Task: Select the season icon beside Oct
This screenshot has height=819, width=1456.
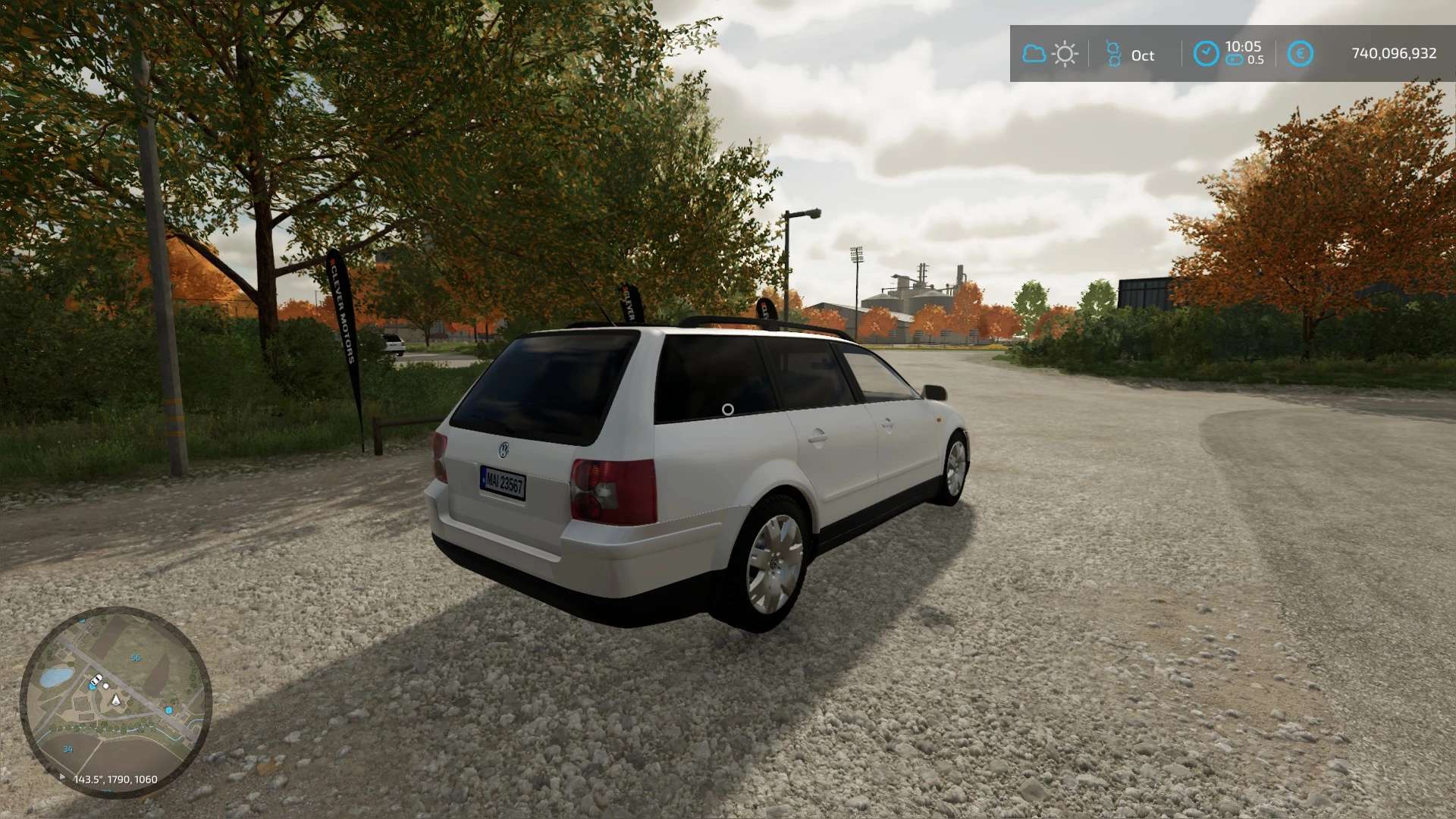Action: [x=1113, y=54]
